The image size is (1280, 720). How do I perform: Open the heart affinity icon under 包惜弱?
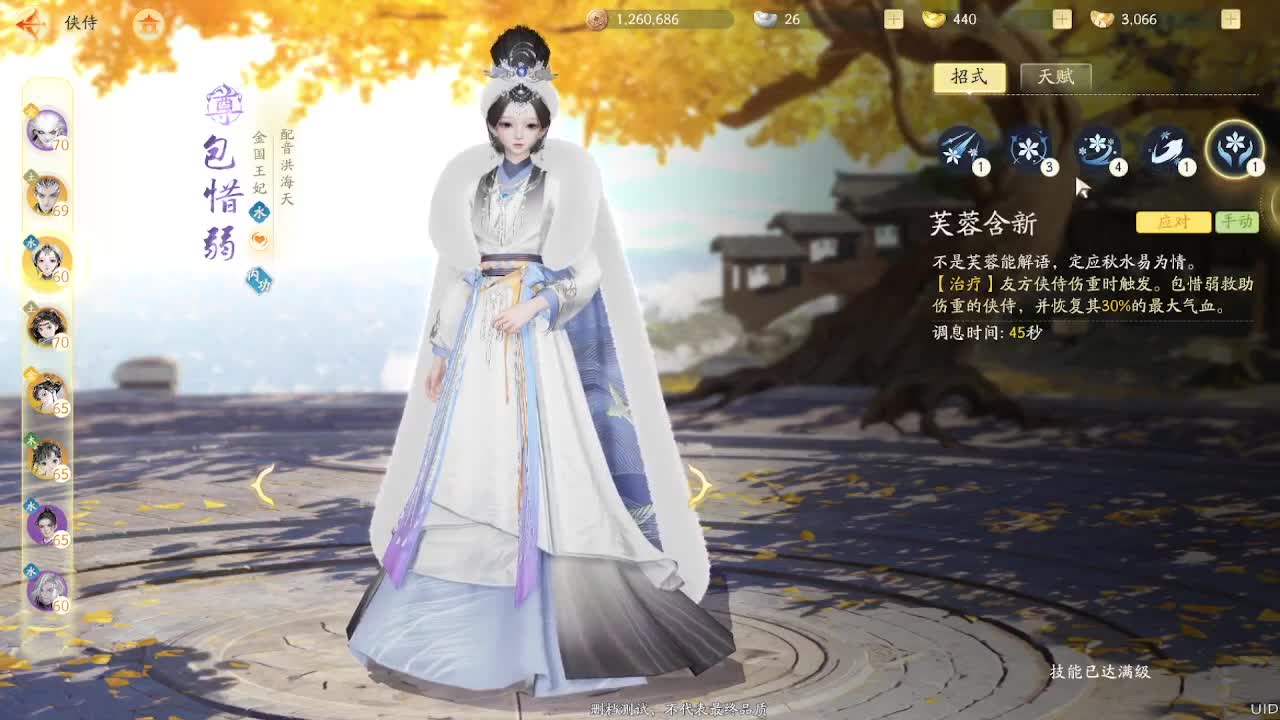click(258, 236)
